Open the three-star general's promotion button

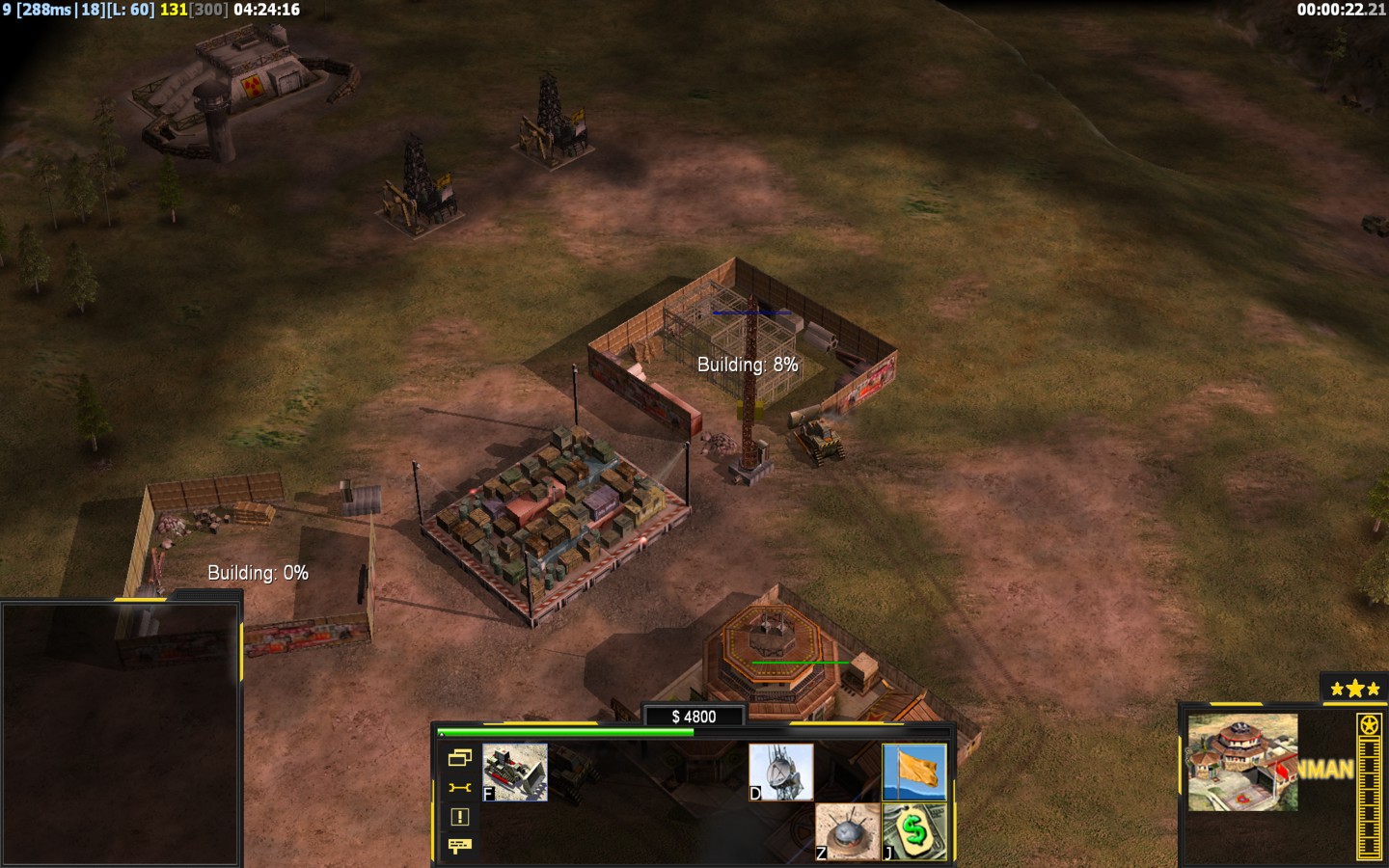tap(1354, 689)
